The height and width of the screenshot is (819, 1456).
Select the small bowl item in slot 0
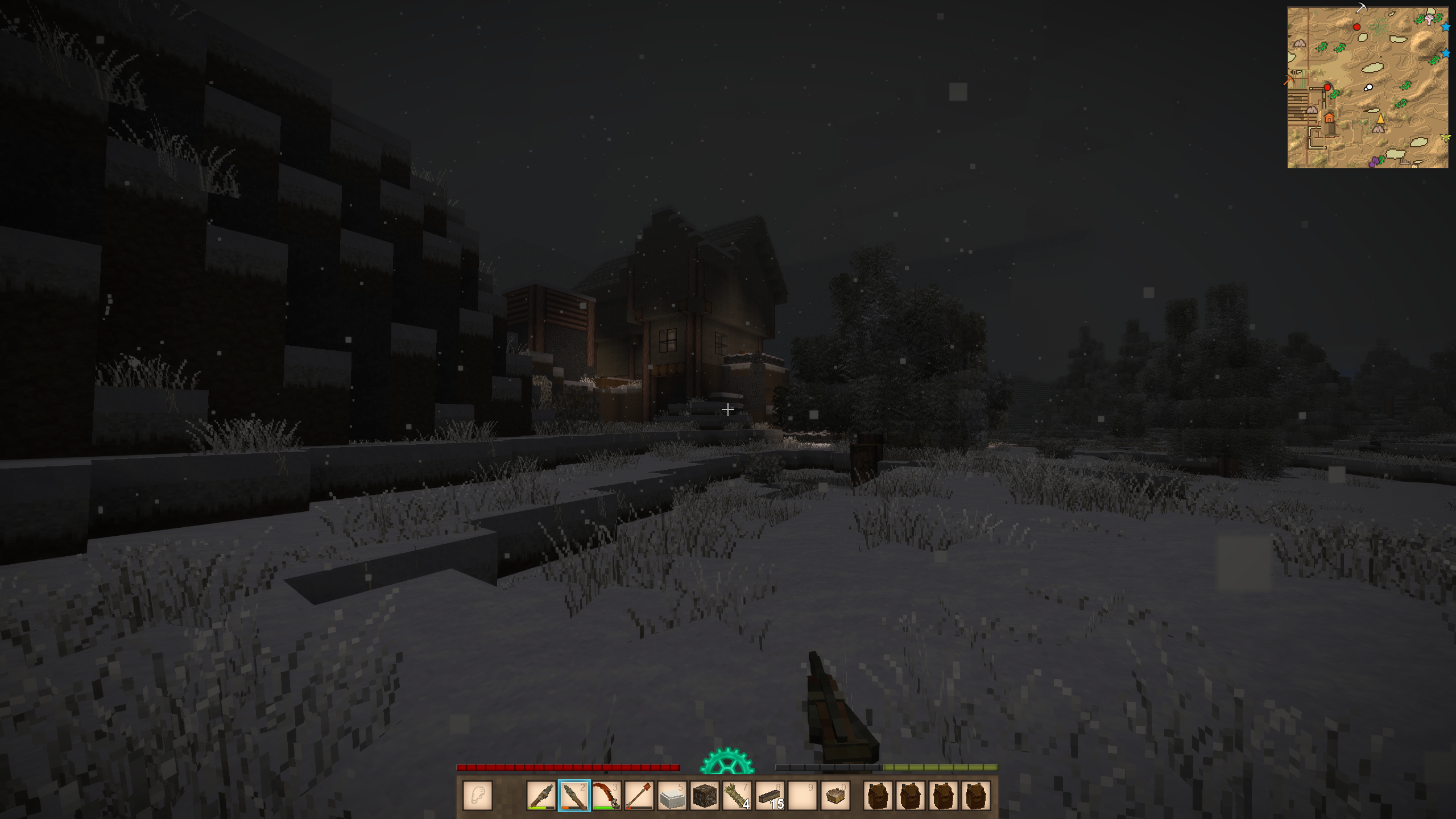click(835, 795)
